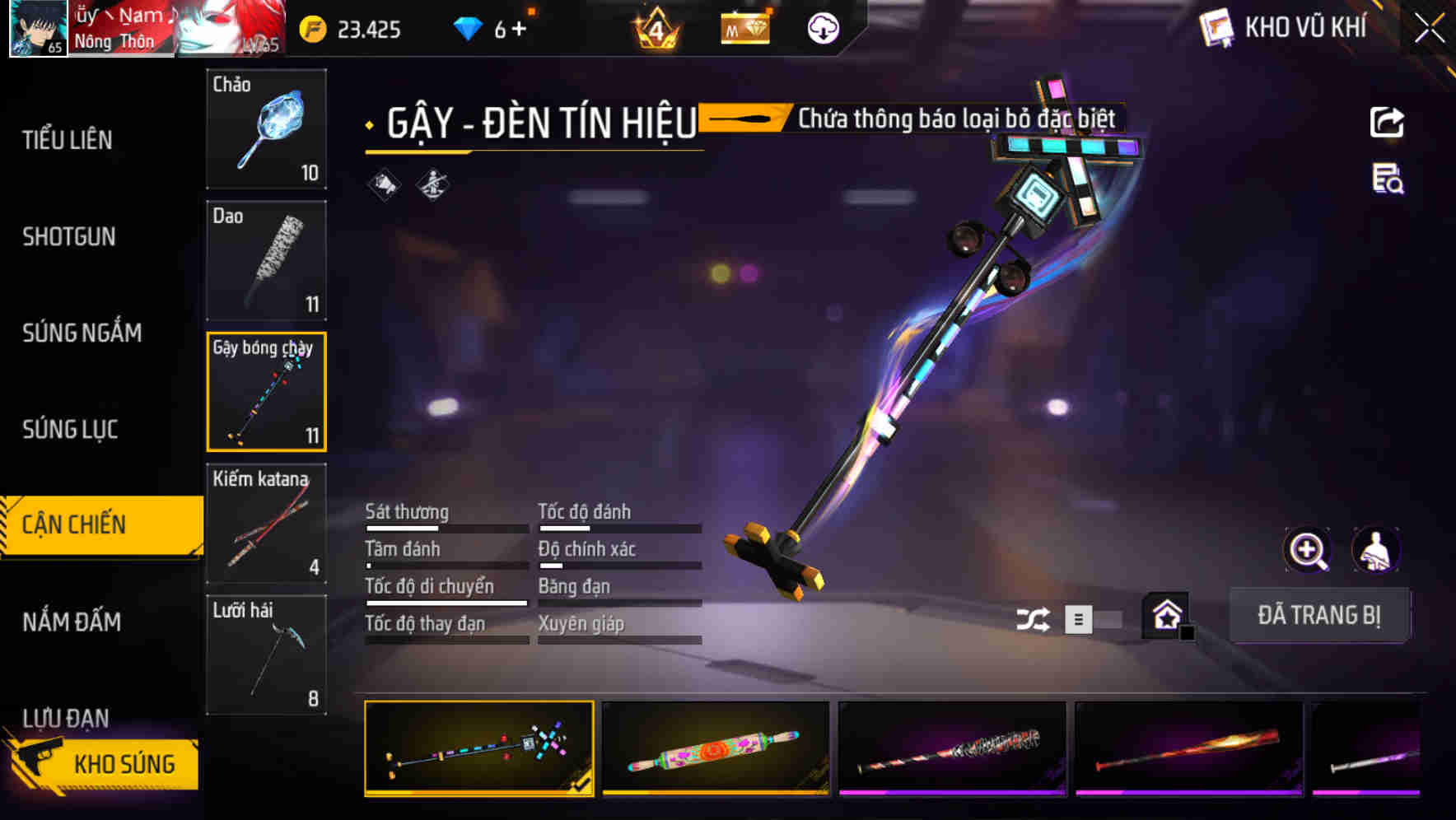This screenshot has height=820, width=1456.
Task: Preview the skin on character icon
Action: click(1375, 550)
